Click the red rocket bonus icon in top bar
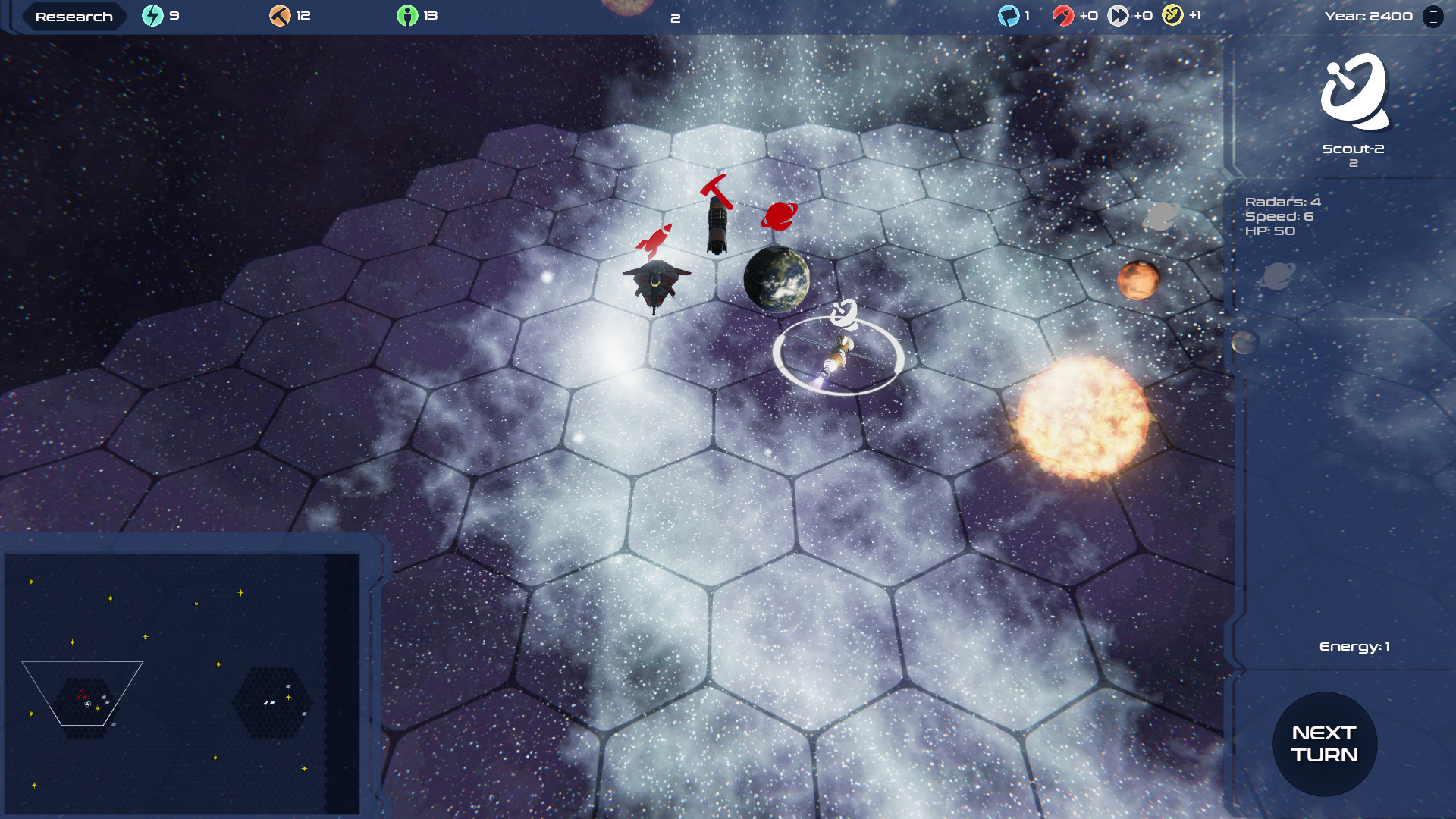This screenshot has height=819, width=1456. pyautogui.click(x=1063, y=16)
